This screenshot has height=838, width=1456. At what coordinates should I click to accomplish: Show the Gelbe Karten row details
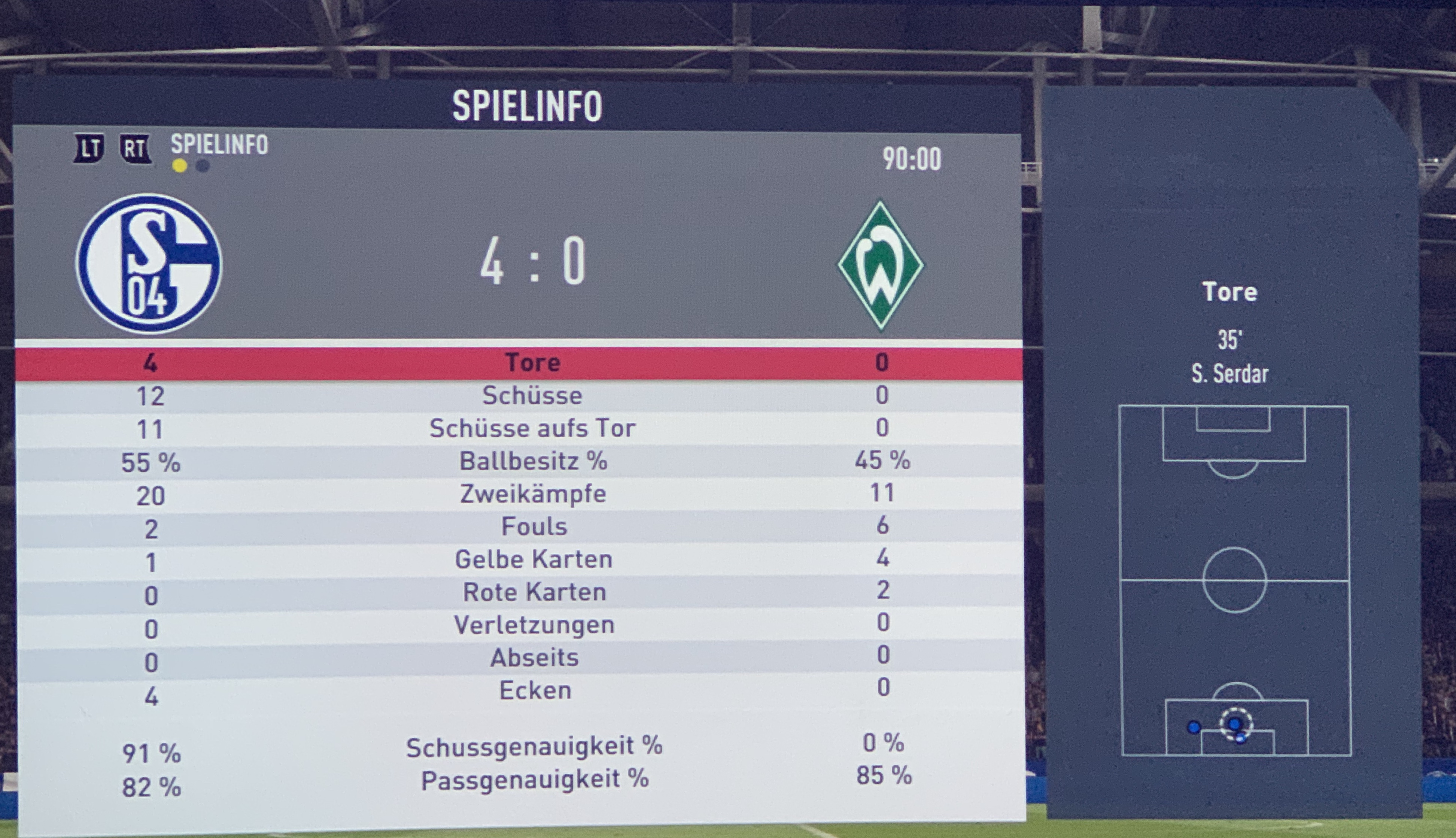coord(534,559)
